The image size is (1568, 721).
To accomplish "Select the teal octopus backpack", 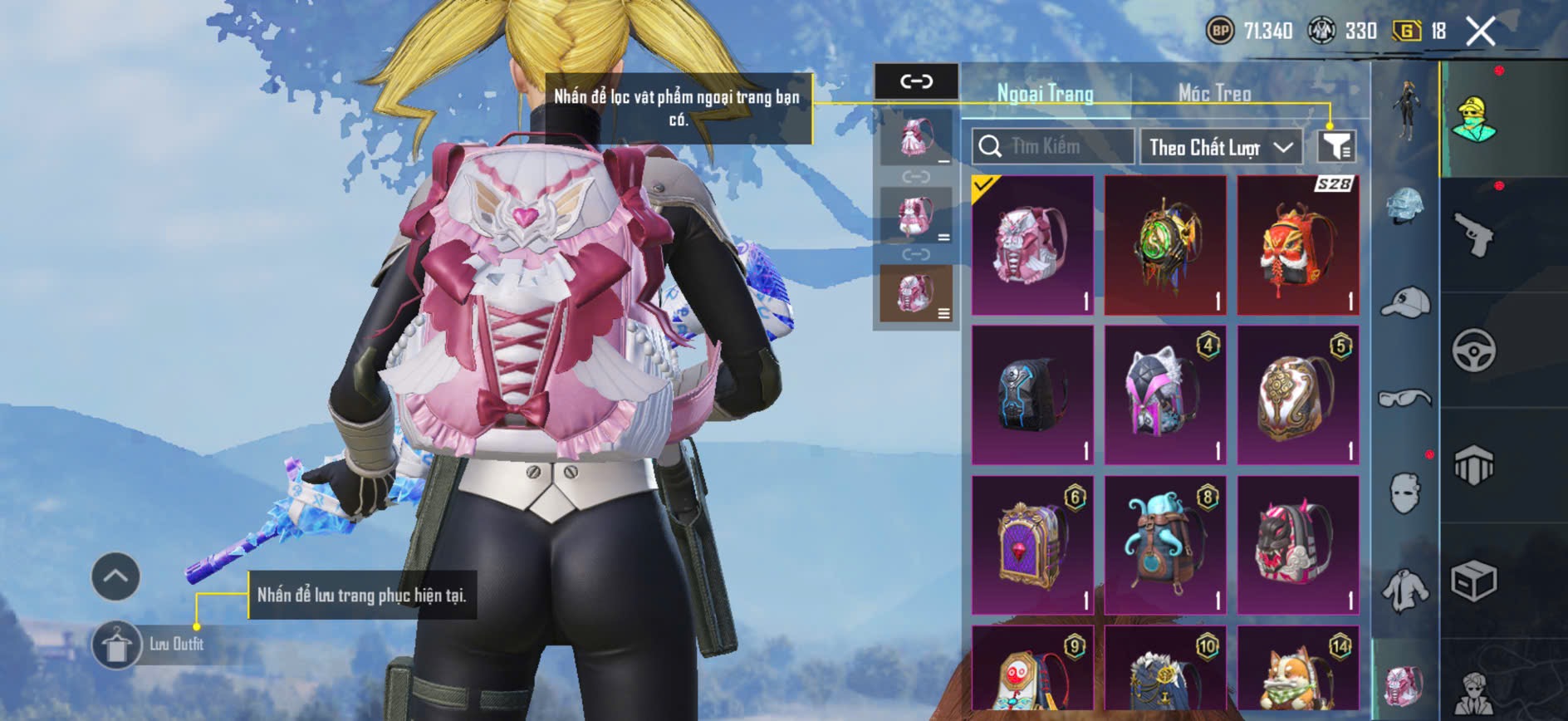I will tap(1165, 544).
